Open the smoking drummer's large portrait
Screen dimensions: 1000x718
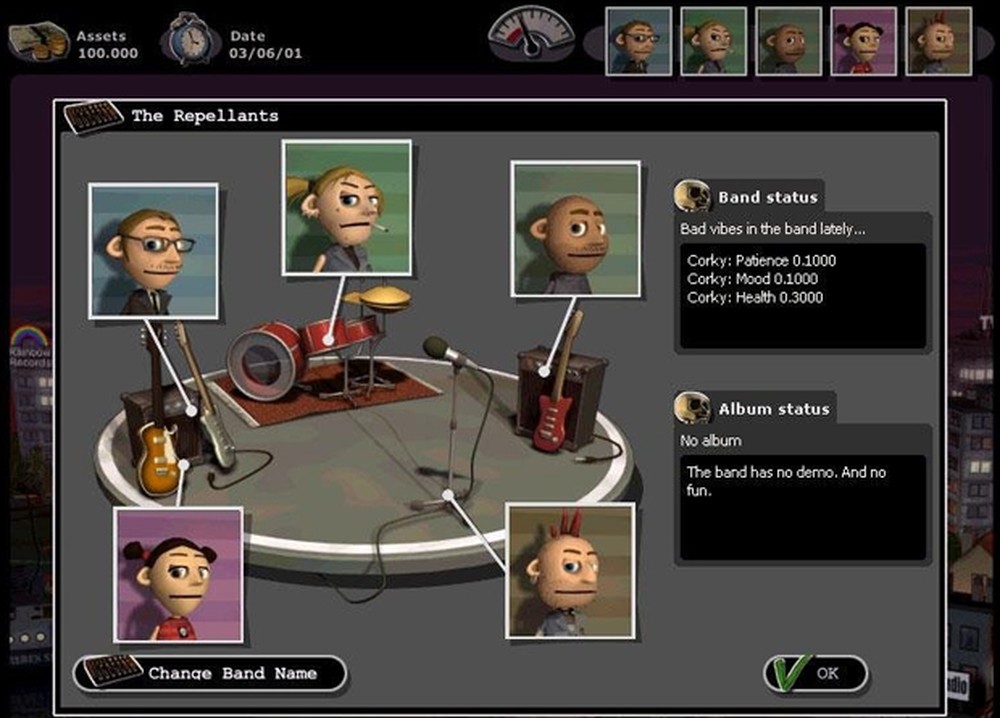coord(346,206)
